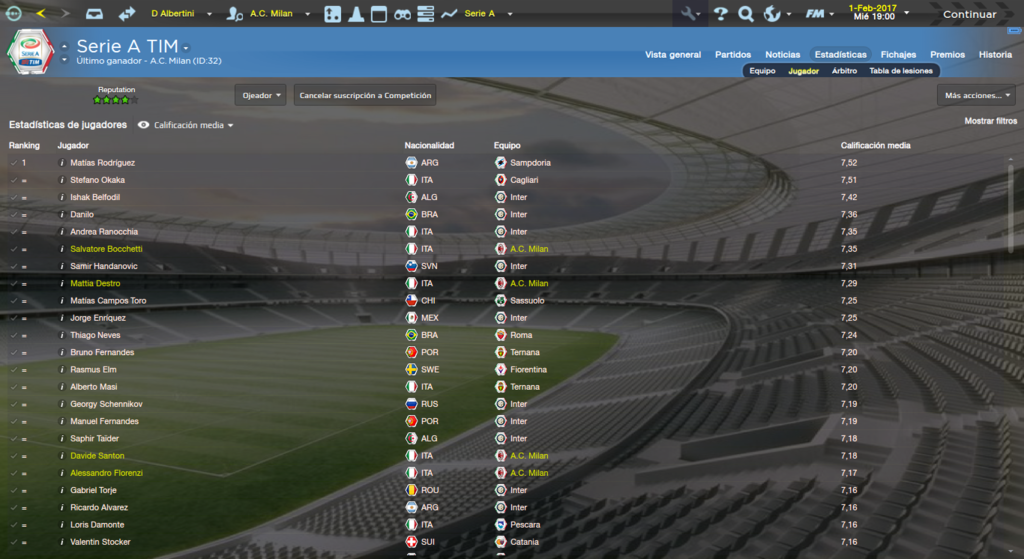Change the Calificación media stat dropdown
Viewport: 1024px width, 559px height.
point(193,126)
